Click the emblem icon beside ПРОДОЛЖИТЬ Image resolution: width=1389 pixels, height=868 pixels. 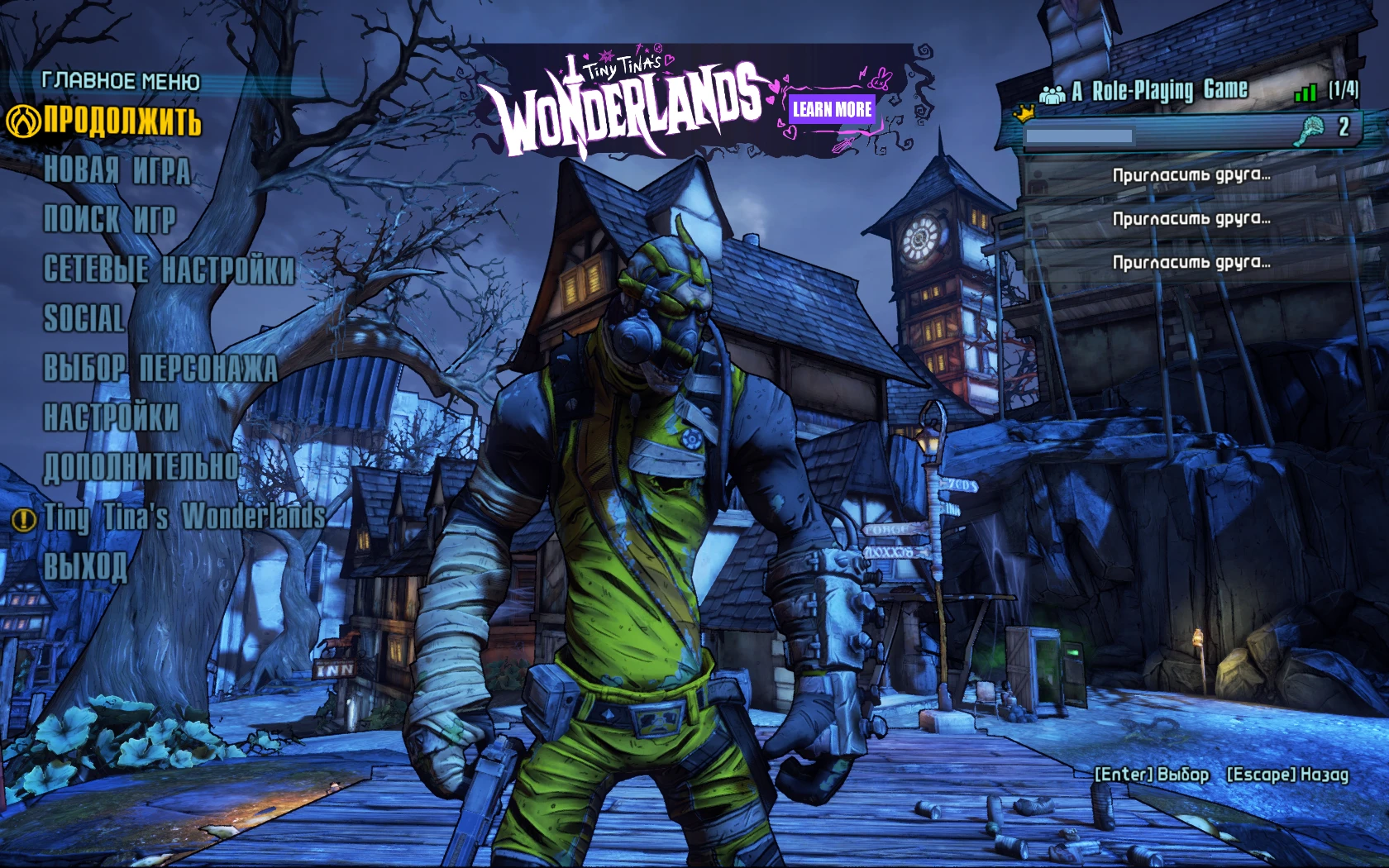[26, 121]
